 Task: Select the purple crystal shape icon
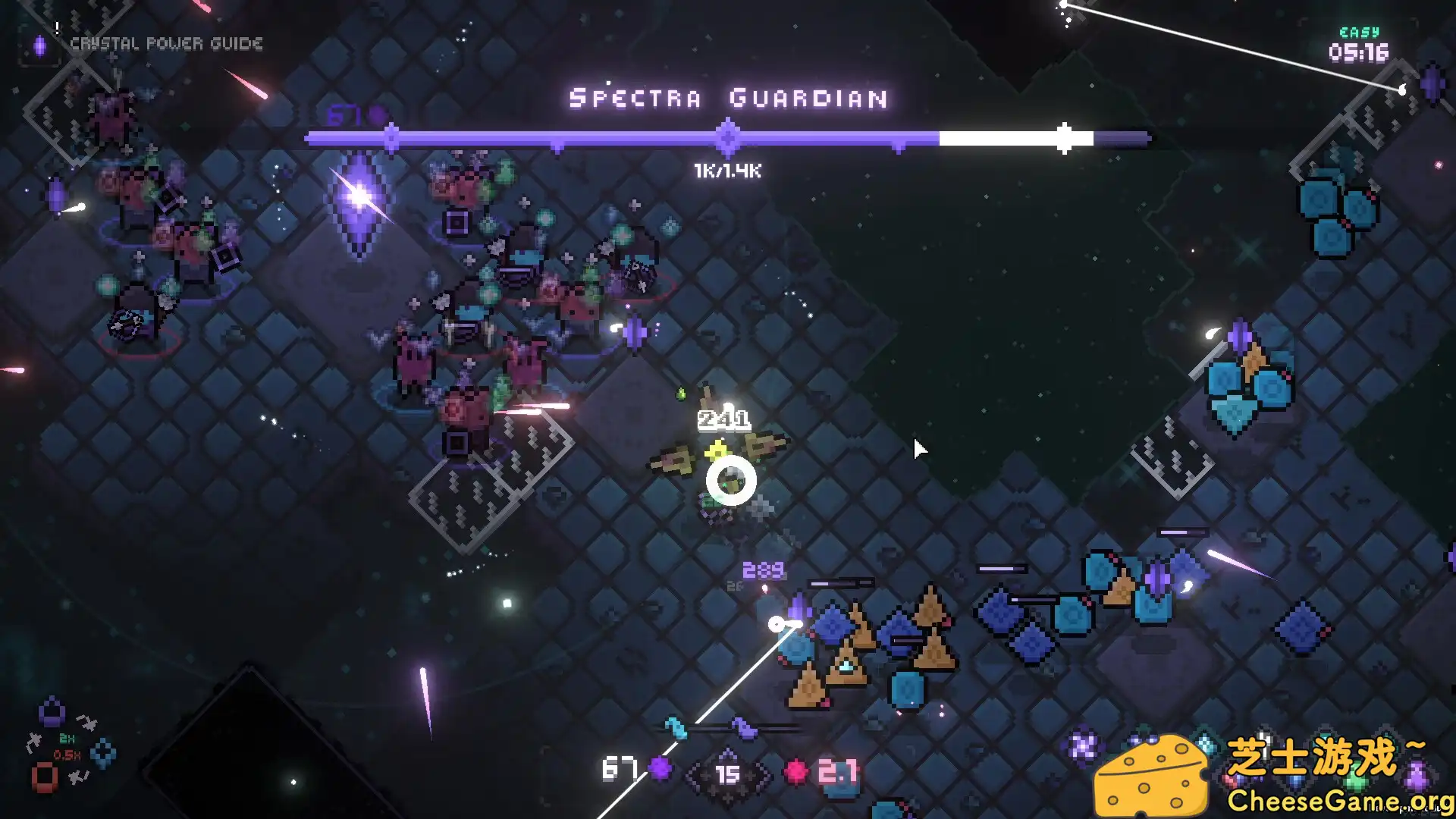click(52, 712)
